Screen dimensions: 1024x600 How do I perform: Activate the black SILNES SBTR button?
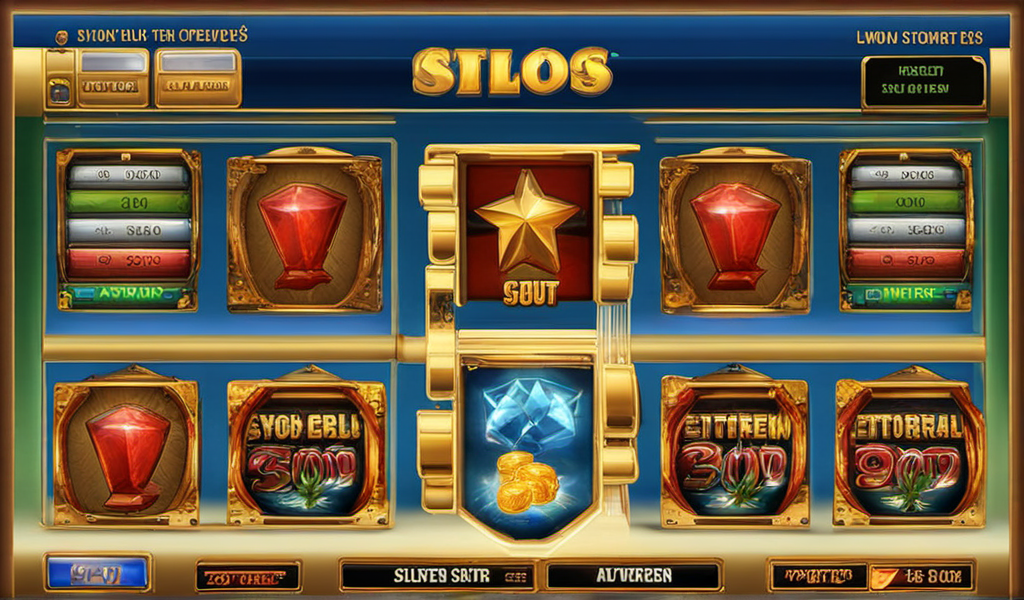(x=437, y=576)
